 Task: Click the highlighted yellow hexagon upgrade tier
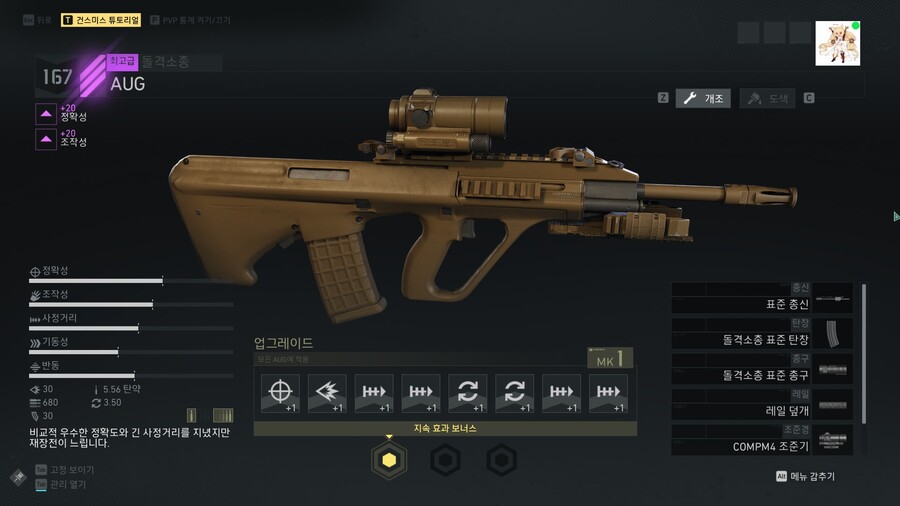point(389,460)
